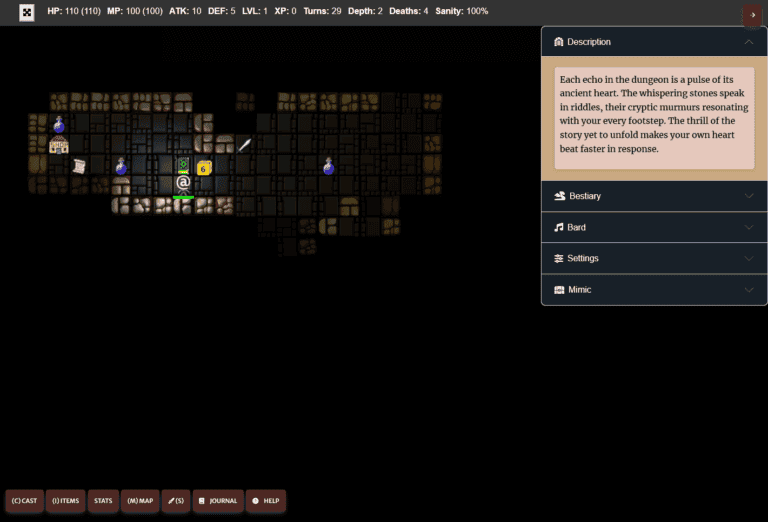Click the dice icon in the top-left corner
The height and width of the screenshot is (522, 768).
tap(27, 13)
